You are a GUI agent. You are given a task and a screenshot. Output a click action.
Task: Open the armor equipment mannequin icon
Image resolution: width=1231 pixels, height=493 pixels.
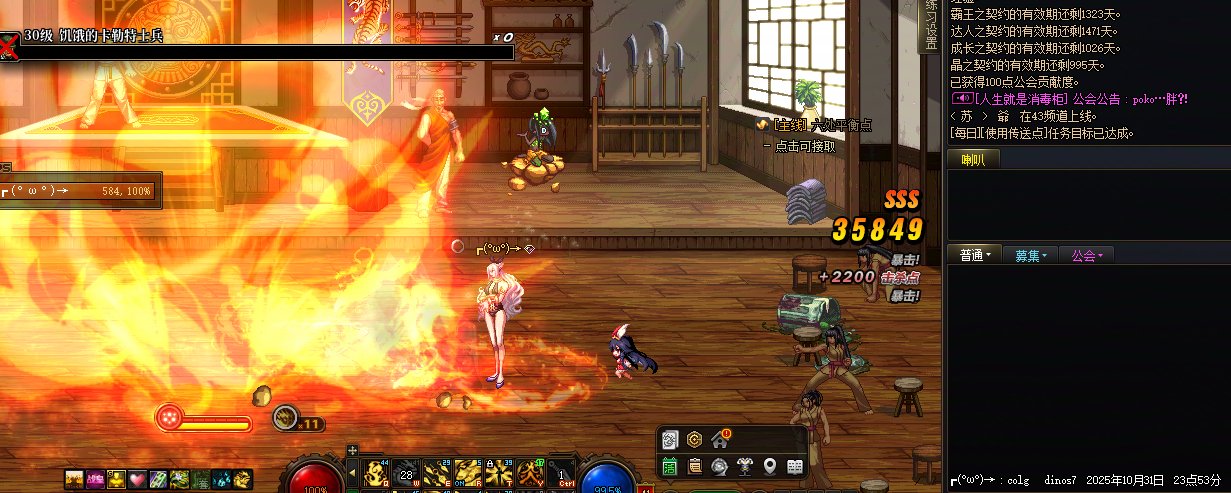coord(745,466)
